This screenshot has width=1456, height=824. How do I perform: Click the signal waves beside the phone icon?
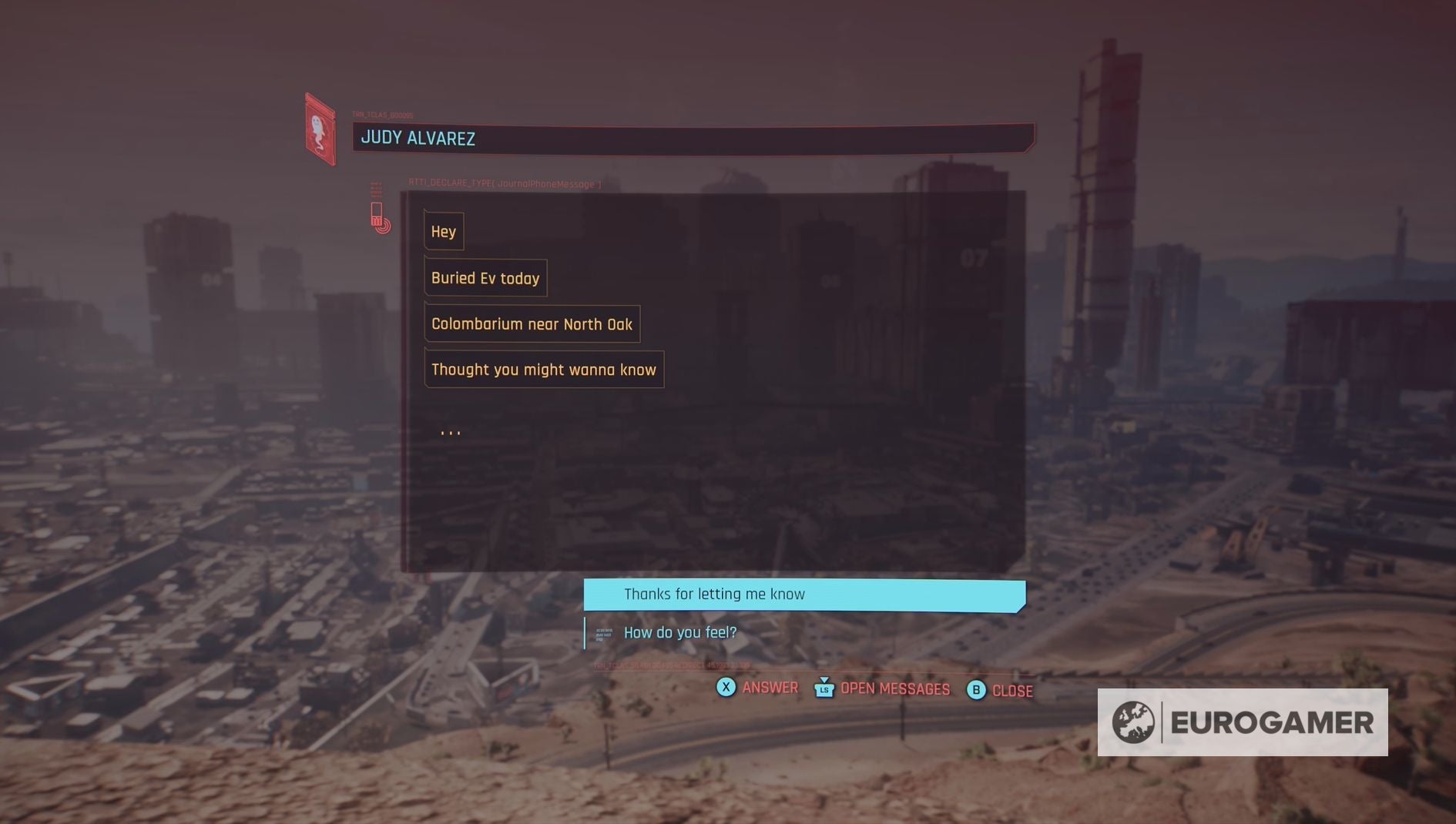point(383,226)
